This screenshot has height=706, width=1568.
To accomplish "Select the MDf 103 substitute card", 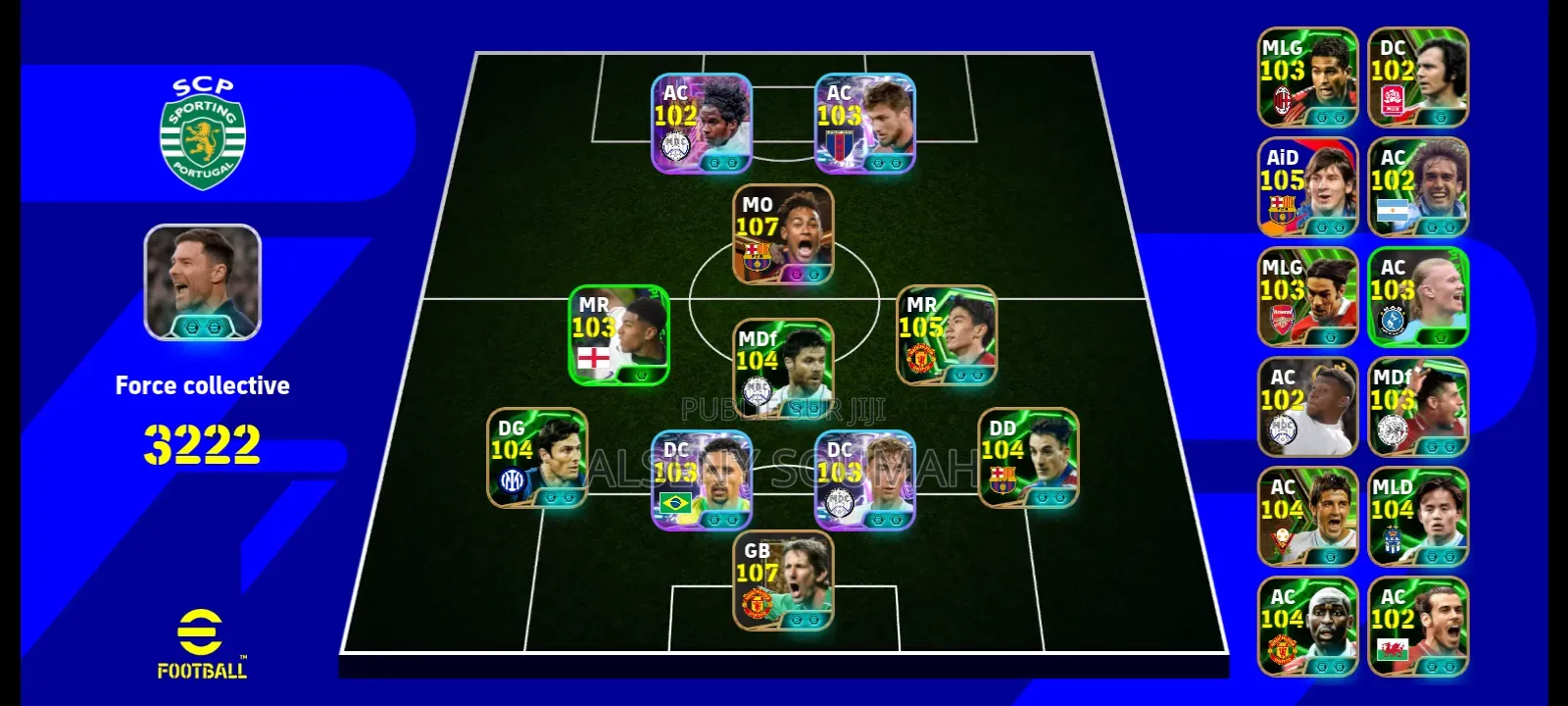I will point(1418,407).
